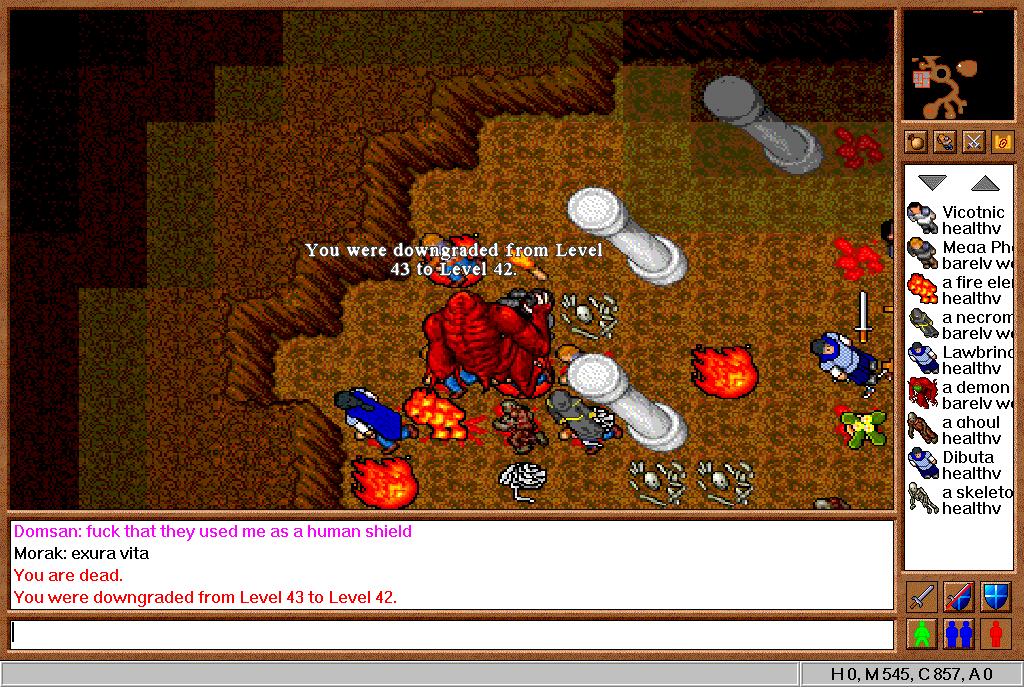Screen dimensions: 1024x687
Task: Pick Dibuta from the creature list
Action: click(x=958, y=465)
